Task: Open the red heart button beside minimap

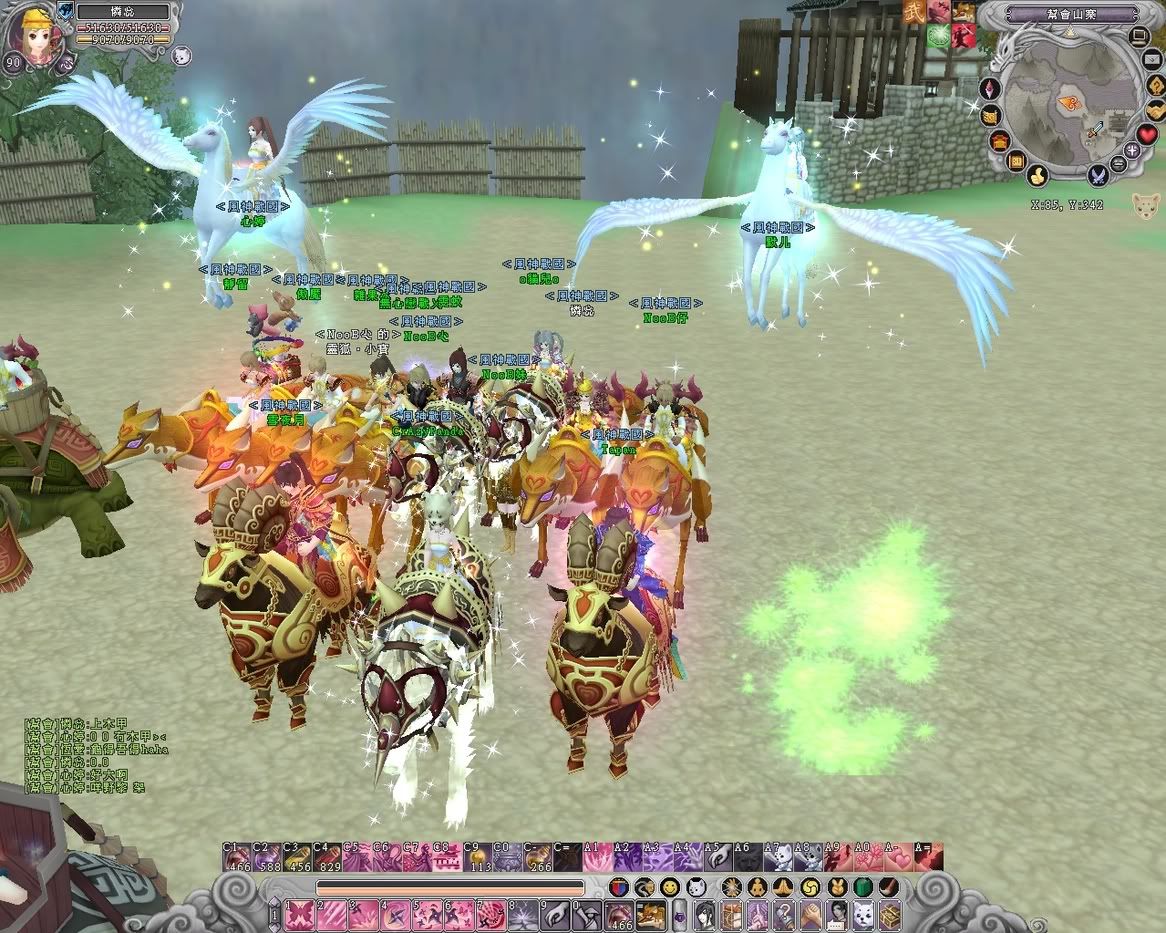Action: click(x=1147, y=134)
